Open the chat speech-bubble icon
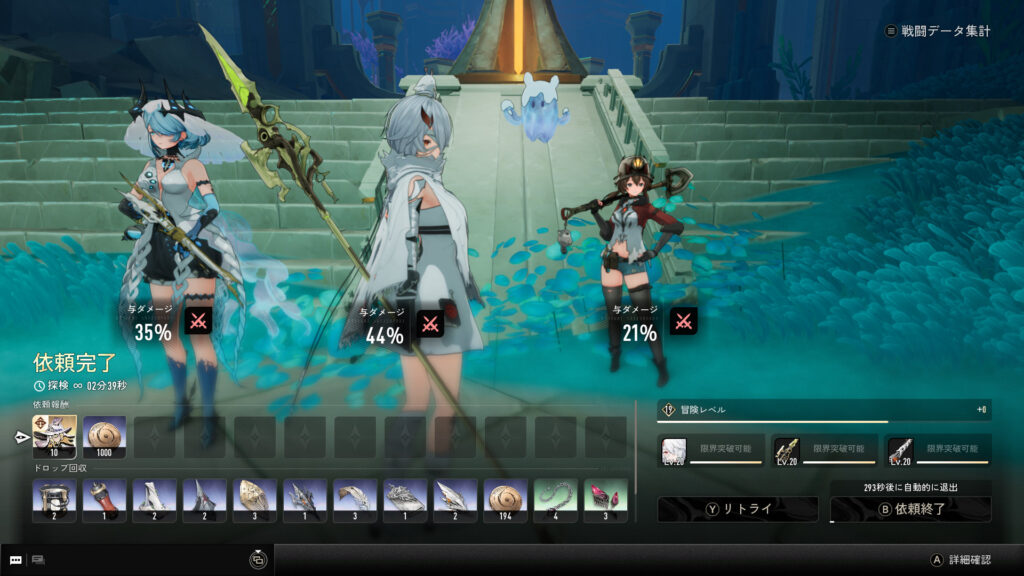The height and width of the screenshot is (576, 1024). [39, 560]
